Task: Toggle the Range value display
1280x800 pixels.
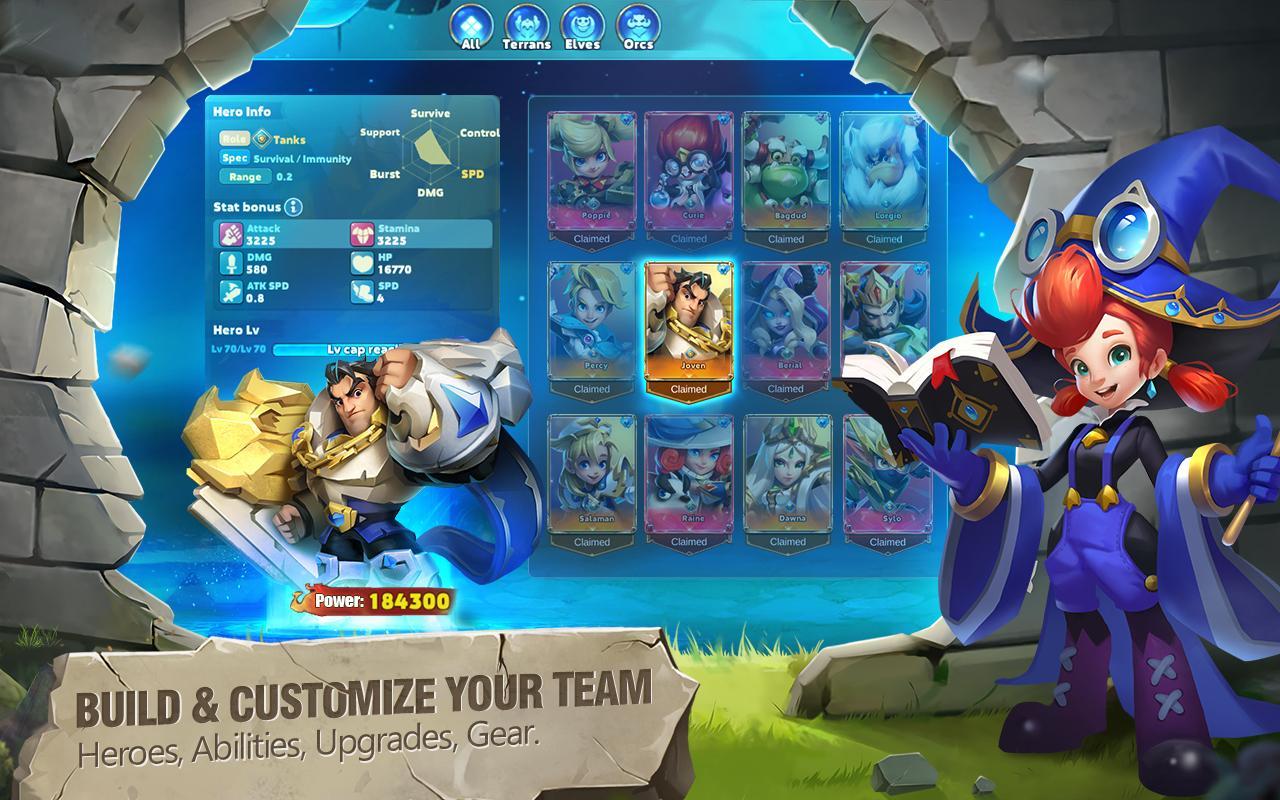Action: 284,177
